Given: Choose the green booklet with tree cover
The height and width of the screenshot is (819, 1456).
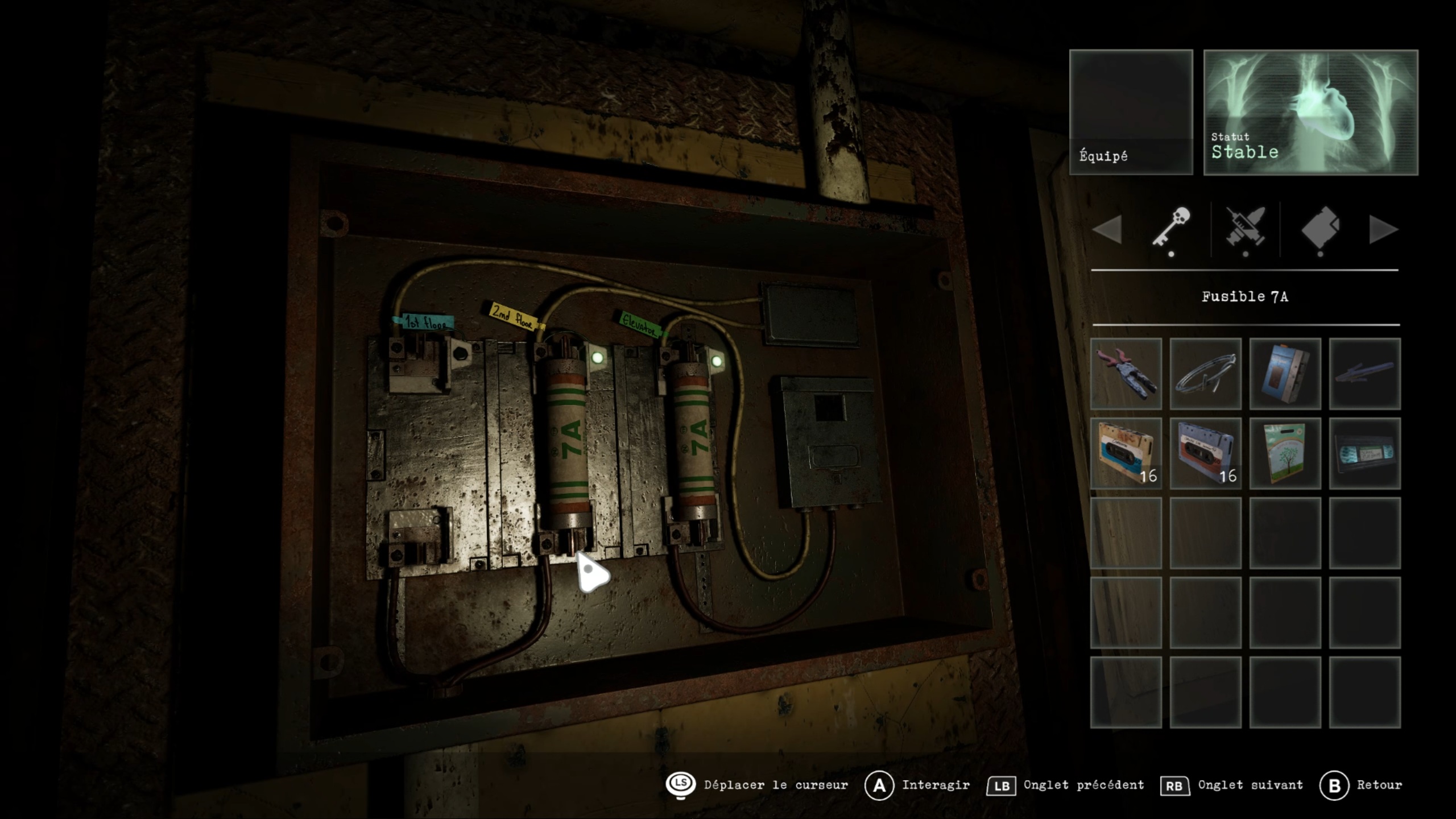Looking at the screenshot, I should tap(1285, 453).
